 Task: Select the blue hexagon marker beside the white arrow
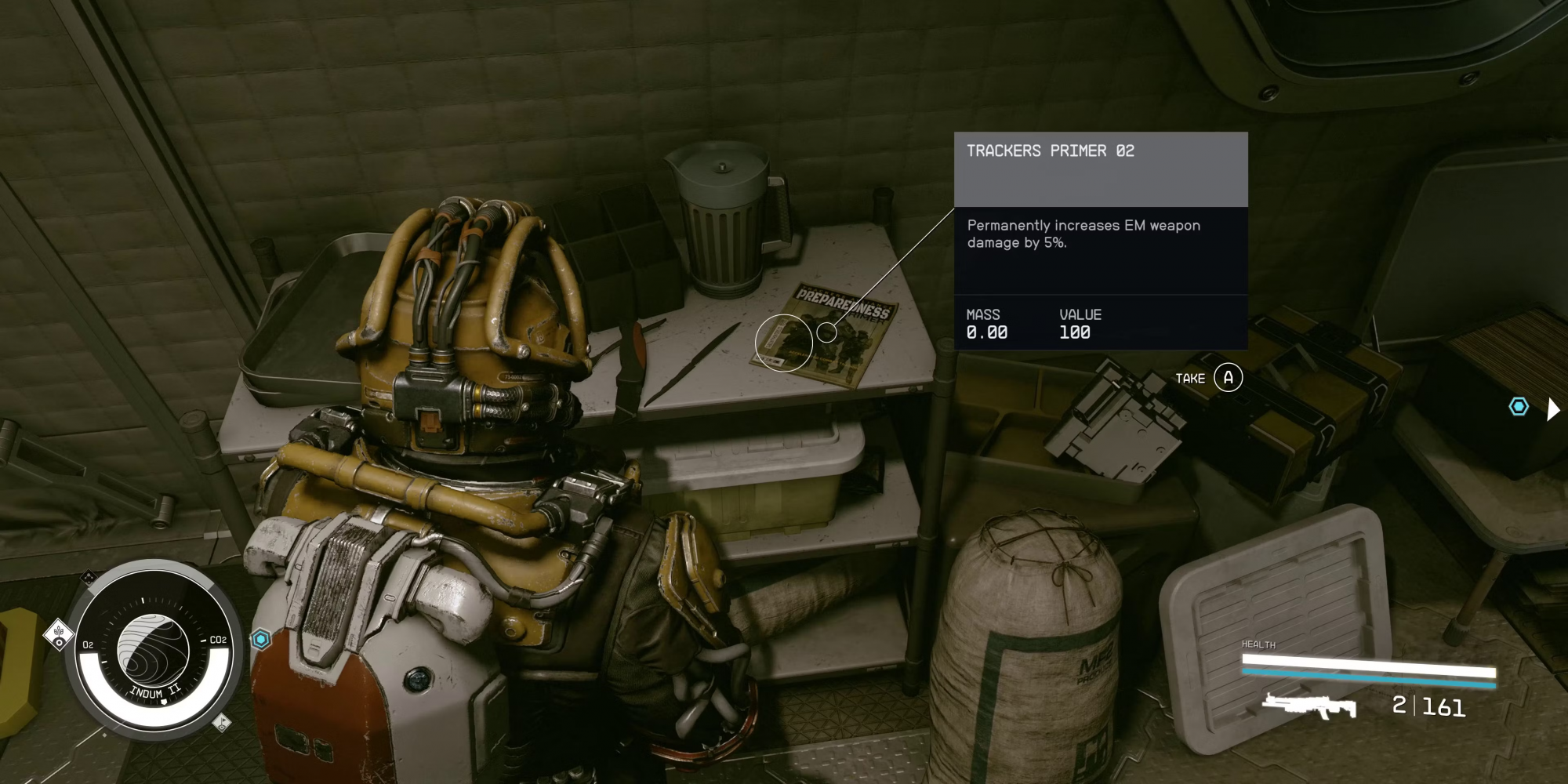point(1519,407)
